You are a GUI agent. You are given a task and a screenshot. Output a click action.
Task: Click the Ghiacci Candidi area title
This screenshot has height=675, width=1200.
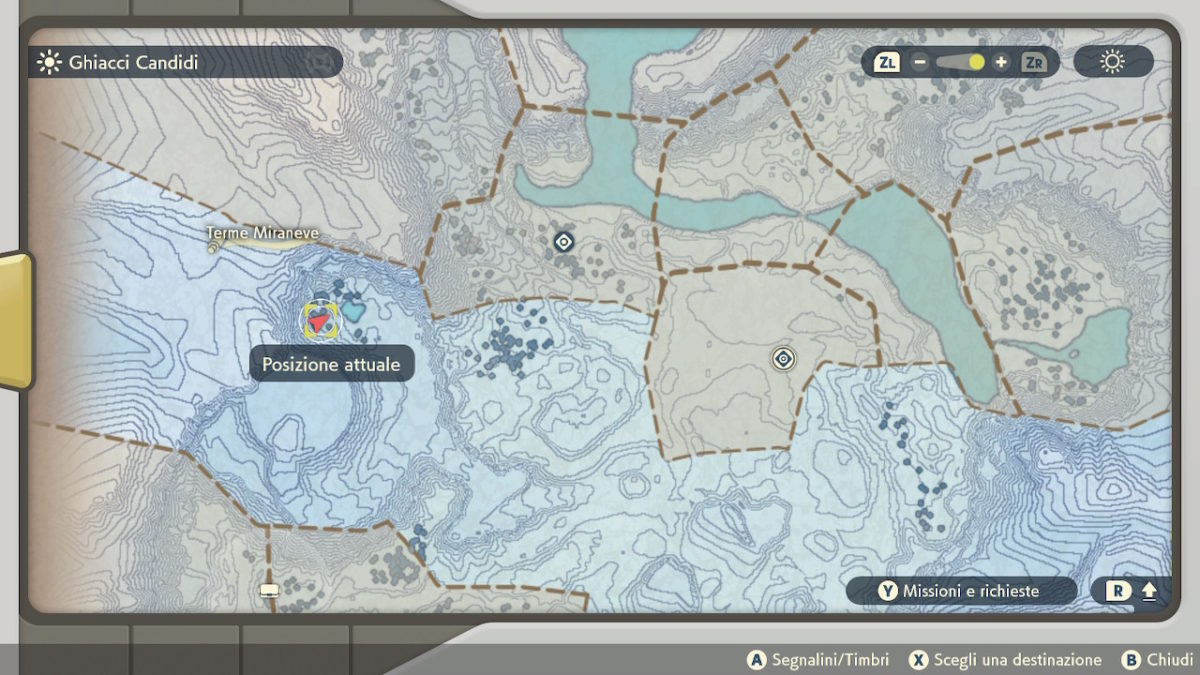click(132, 62)
